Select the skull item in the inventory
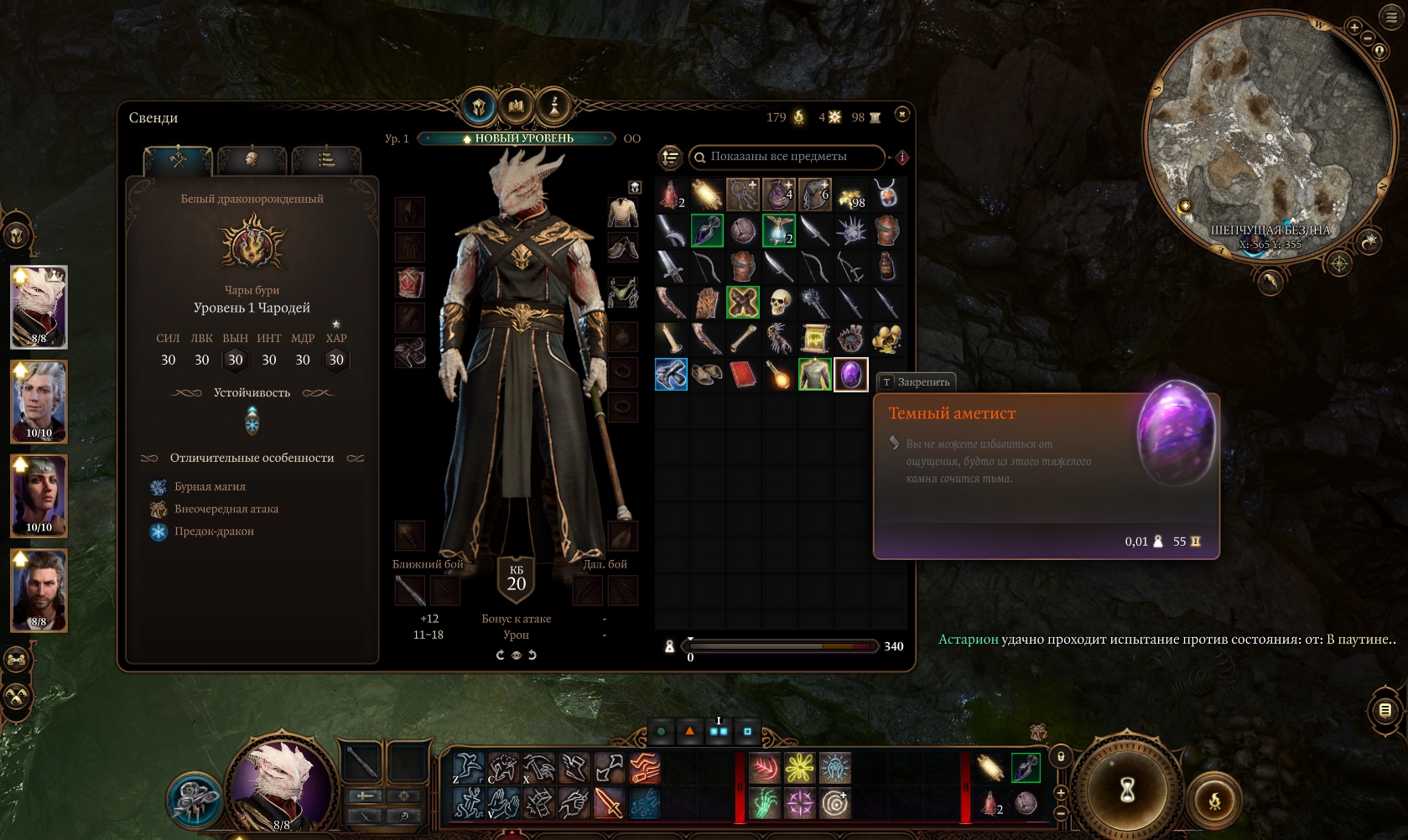 779,303
